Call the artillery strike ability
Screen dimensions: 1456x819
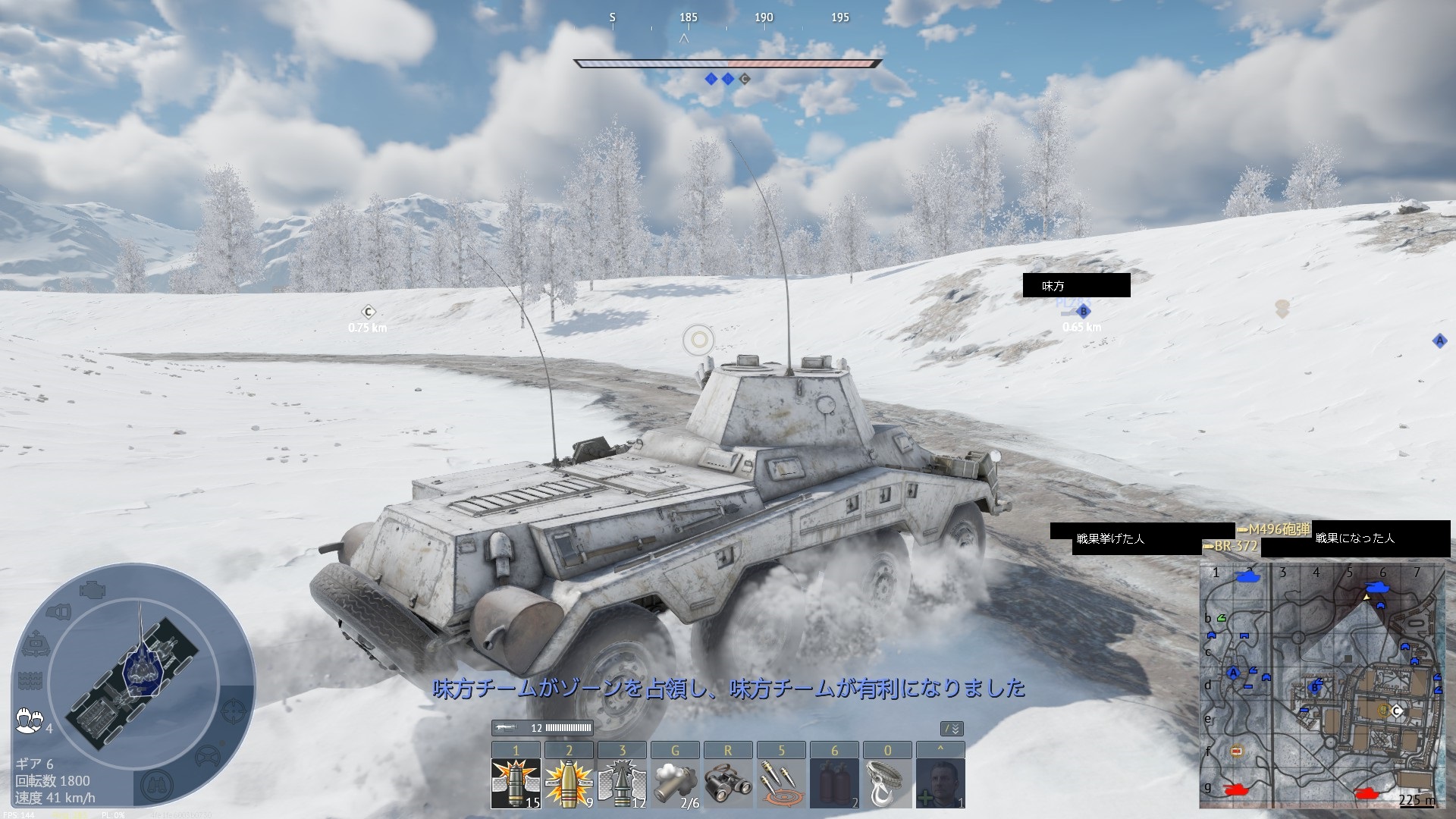(781, 782)
